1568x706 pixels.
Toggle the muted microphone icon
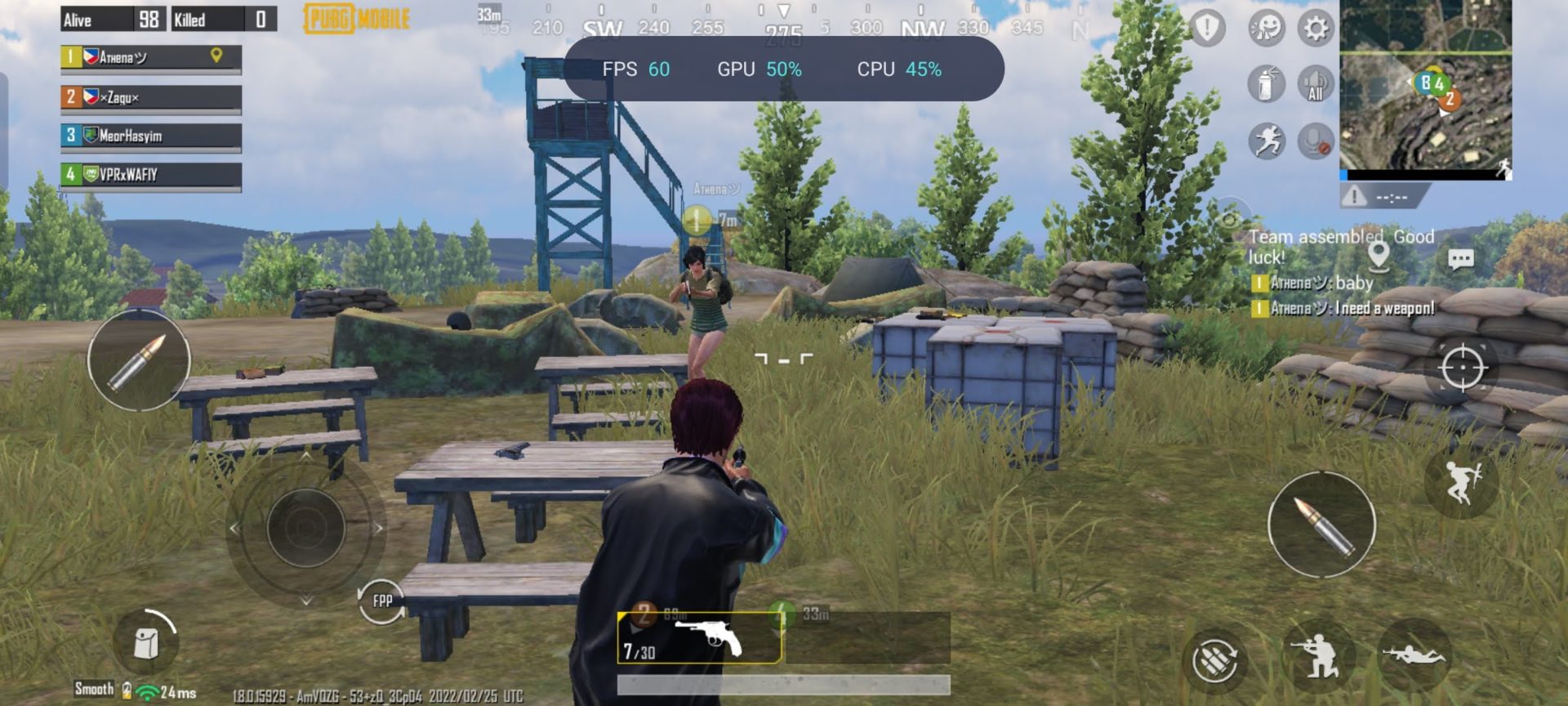click(1315, 141)
